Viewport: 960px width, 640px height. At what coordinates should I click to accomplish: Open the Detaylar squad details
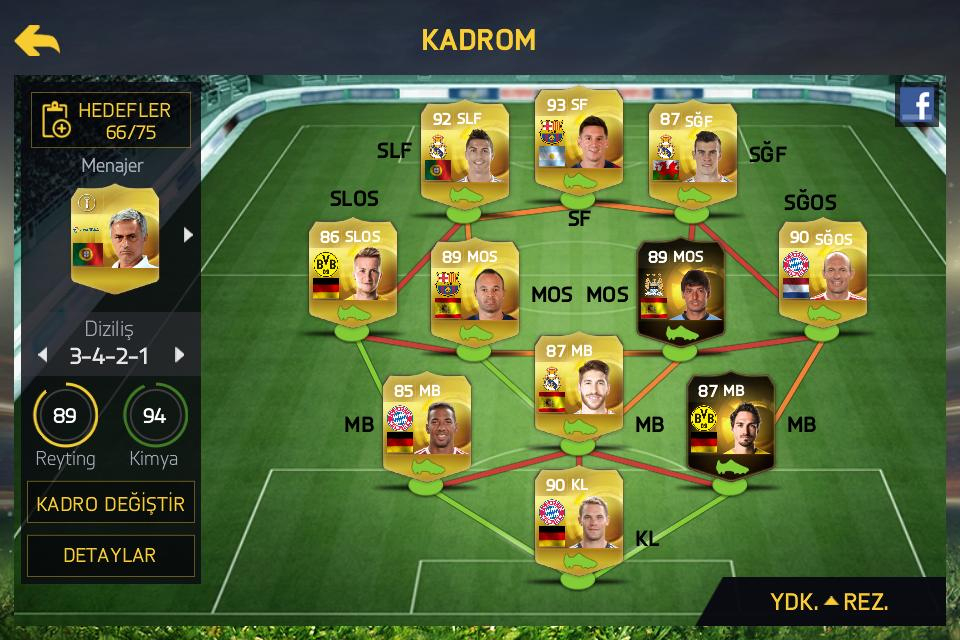[111, 555]
